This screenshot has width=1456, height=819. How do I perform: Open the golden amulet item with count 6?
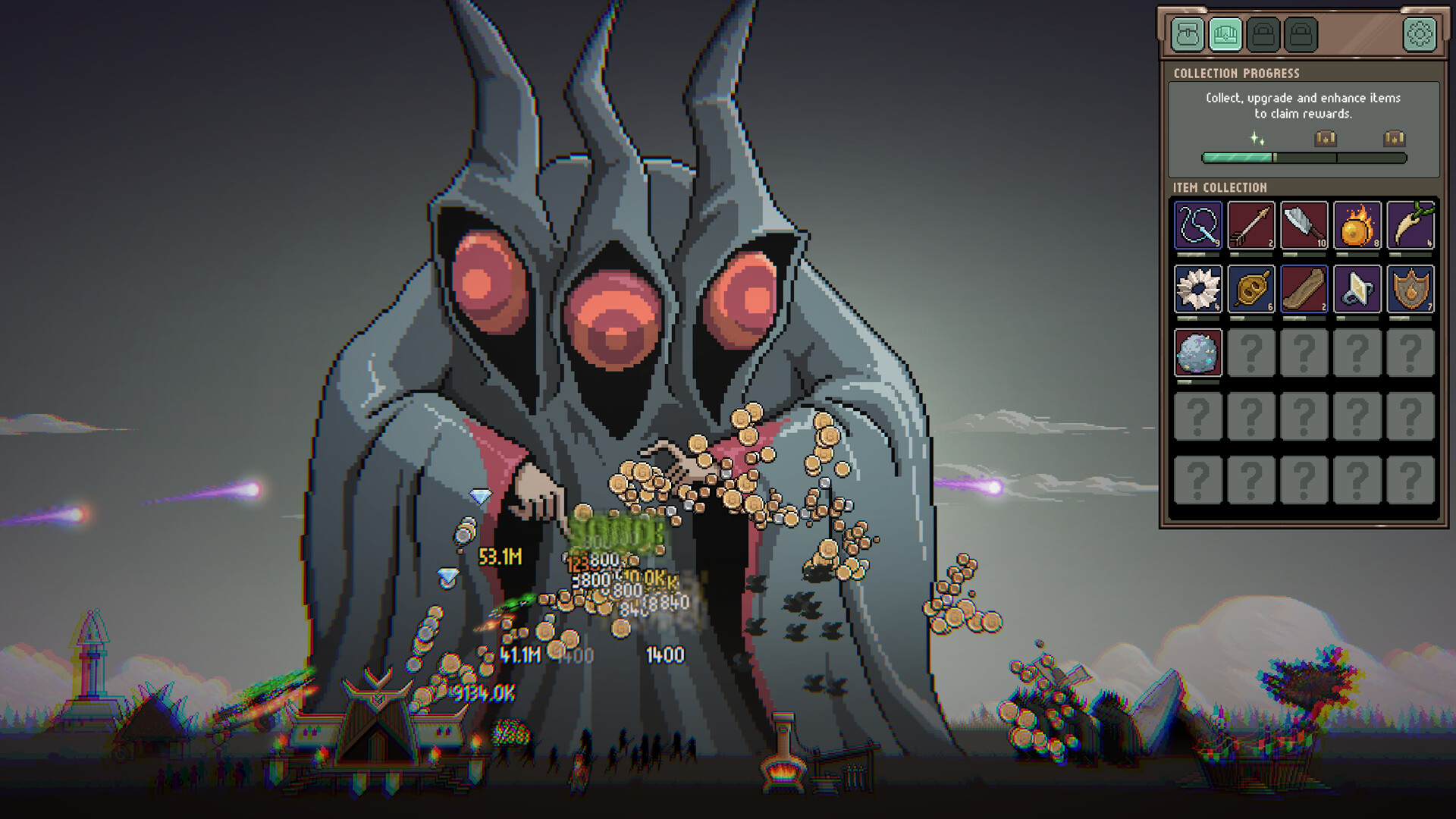pyautogui.click(x=1250, y=290)
